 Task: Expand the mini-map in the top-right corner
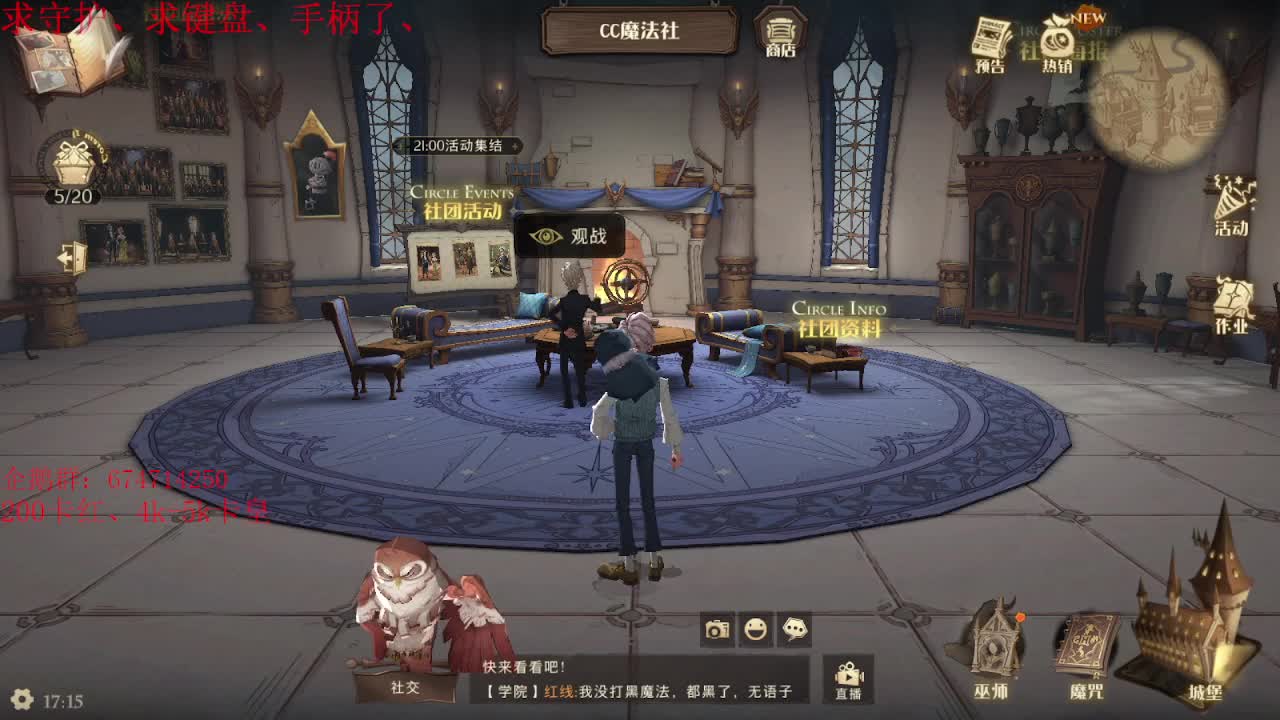(x=1165, y=95)
